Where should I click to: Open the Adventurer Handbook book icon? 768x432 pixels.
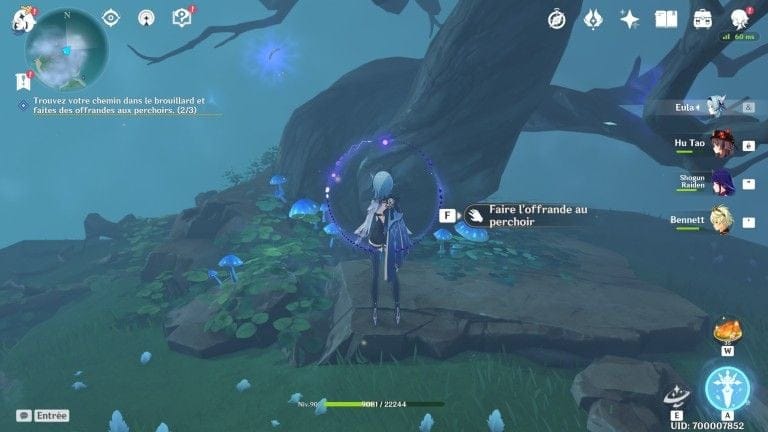point(666,19)
